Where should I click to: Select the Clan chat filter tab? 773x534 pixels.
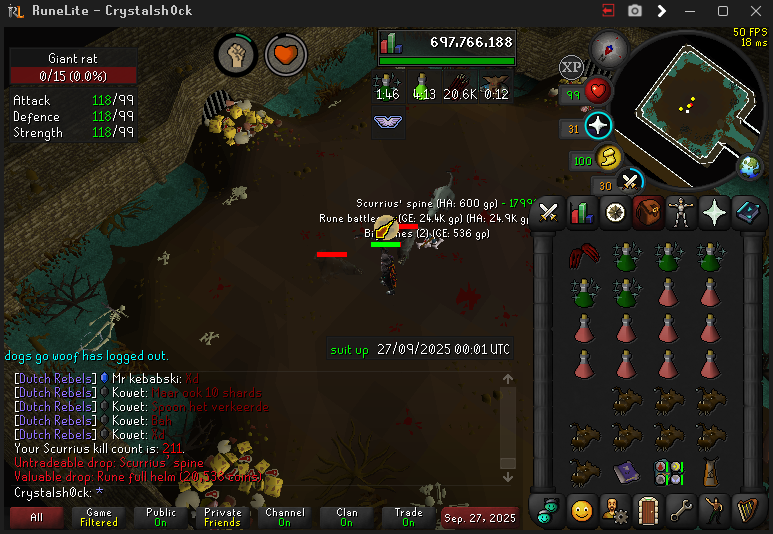tap(346, 517)
